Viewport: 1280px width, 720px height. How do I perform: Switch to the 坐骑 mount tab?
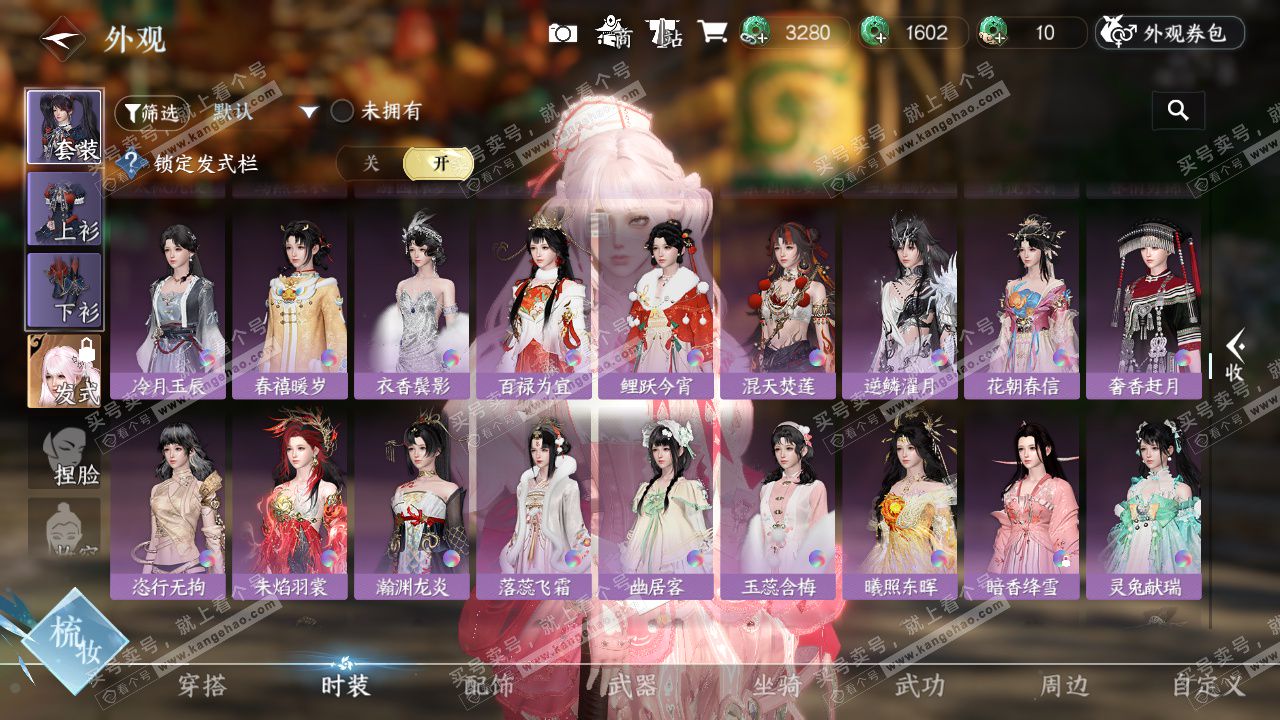776,685
